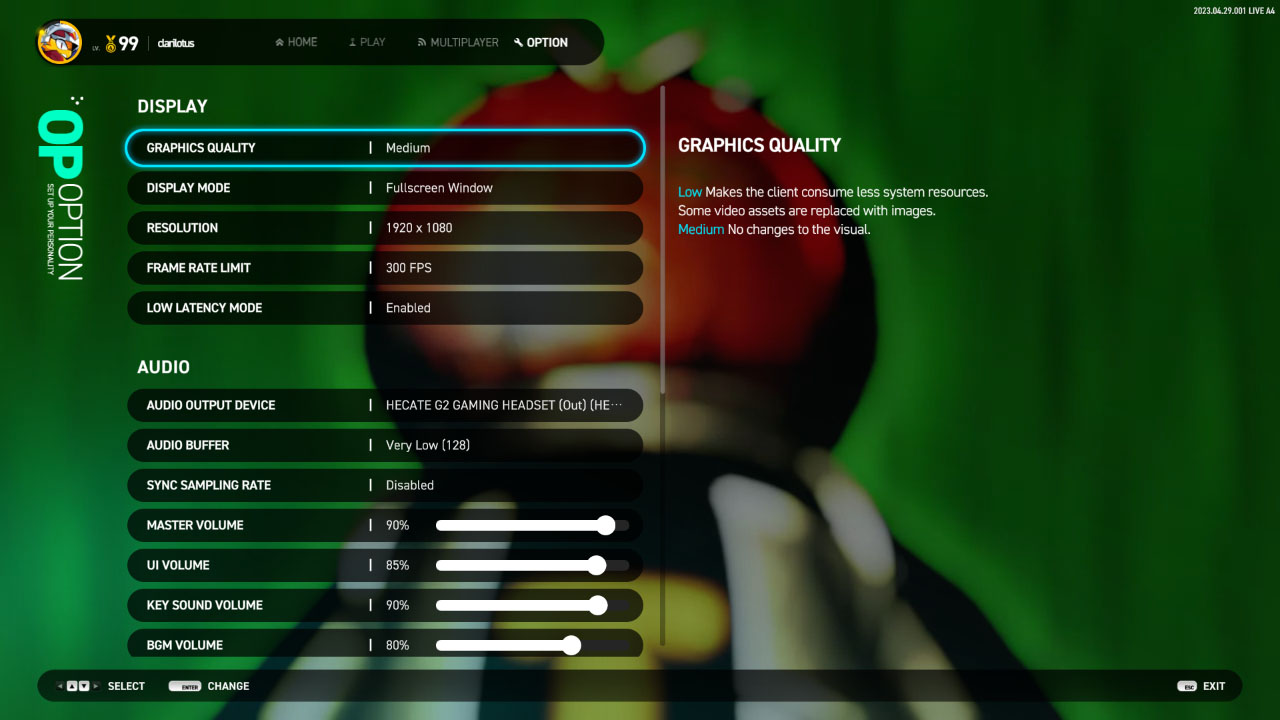Select the OPTION tab

(x=541, y=43)
